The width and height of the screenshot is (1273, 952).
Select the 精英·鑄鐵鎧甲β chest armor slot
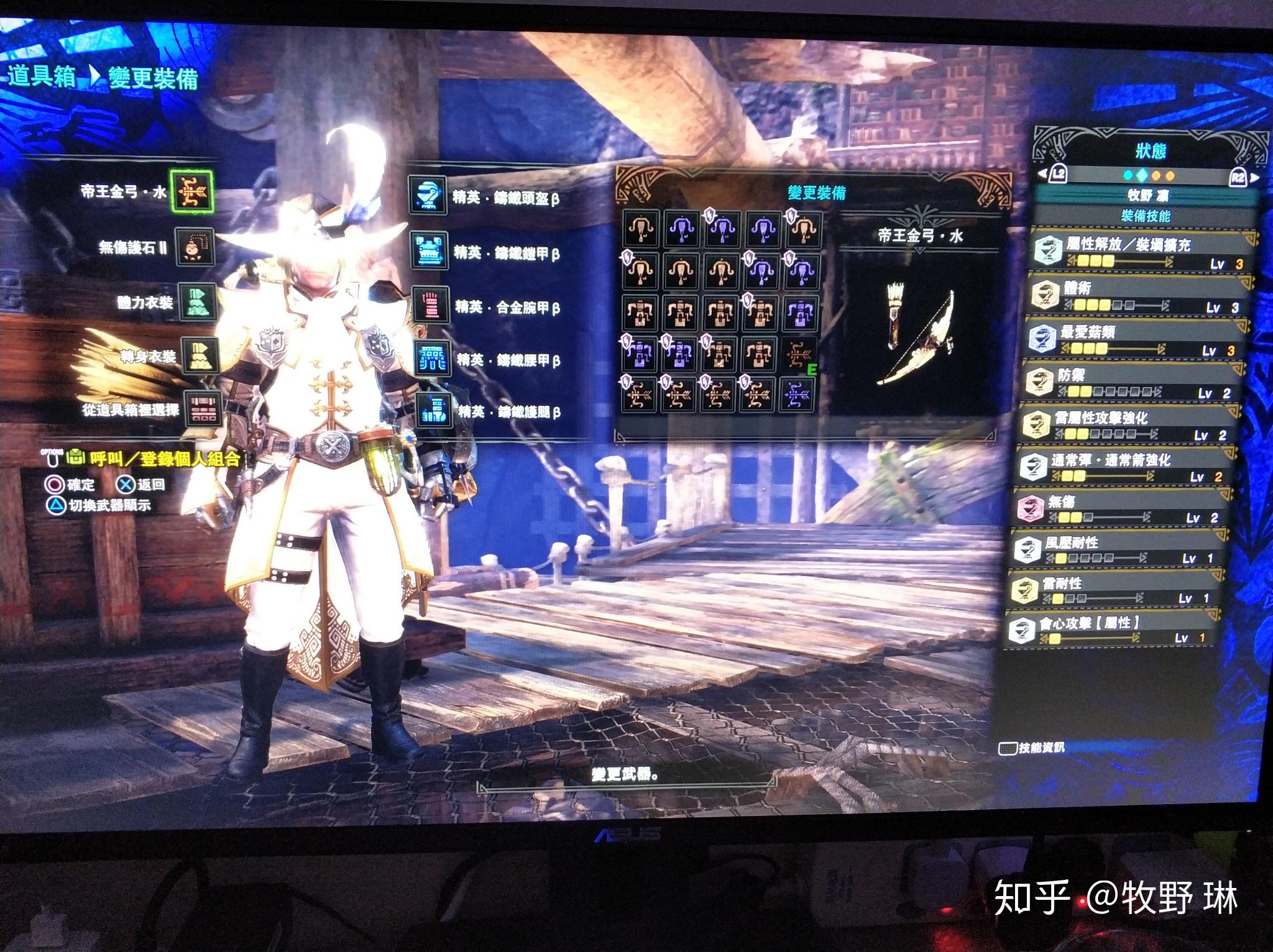[x=429, y=252]
